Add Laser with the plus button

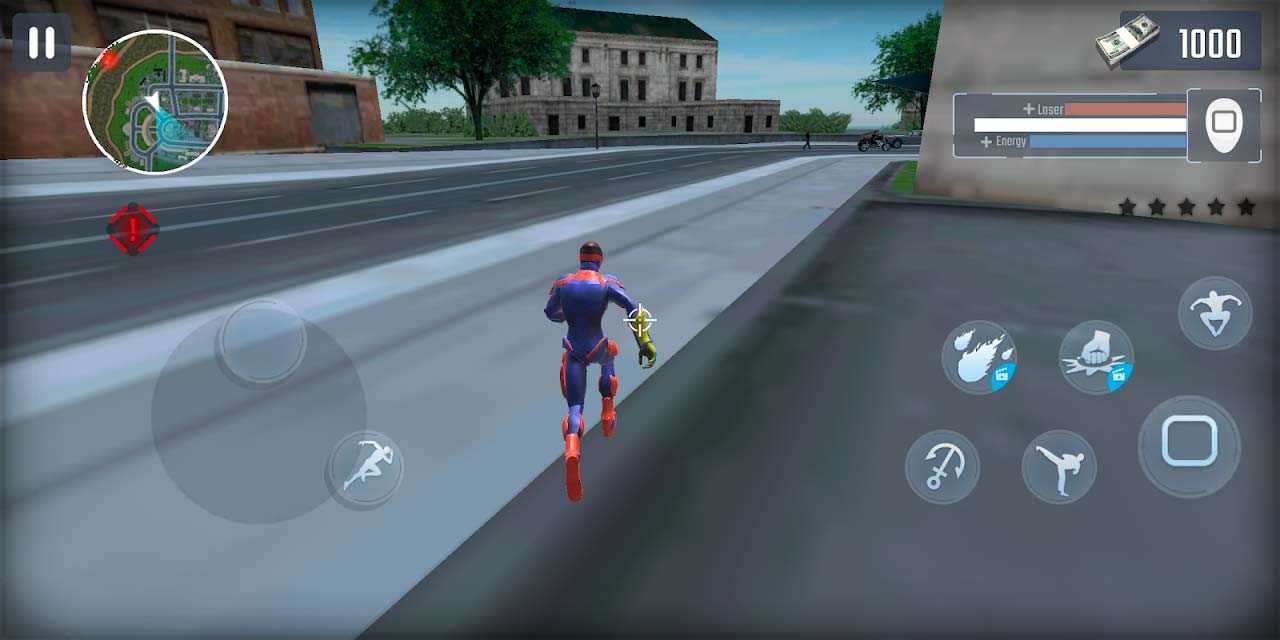[1028, 109]
